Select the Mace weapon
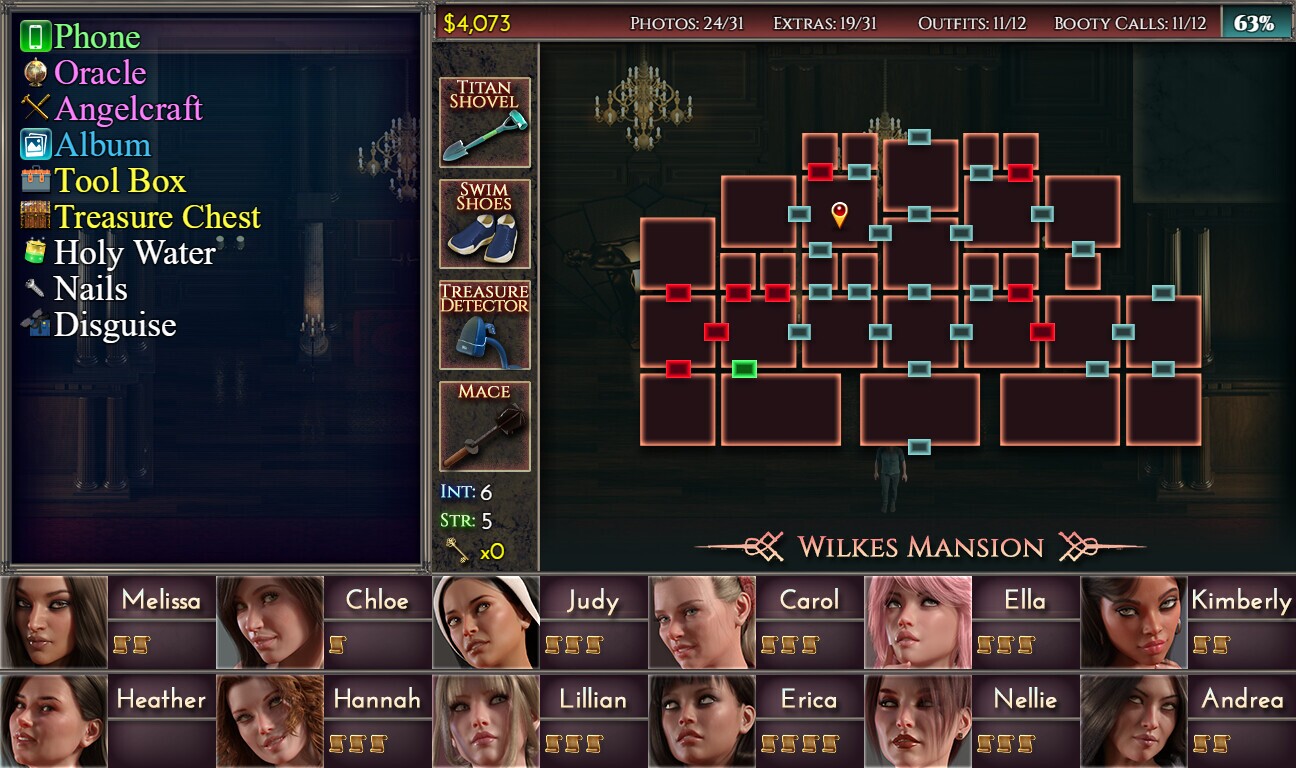 (x=484, y=427)
